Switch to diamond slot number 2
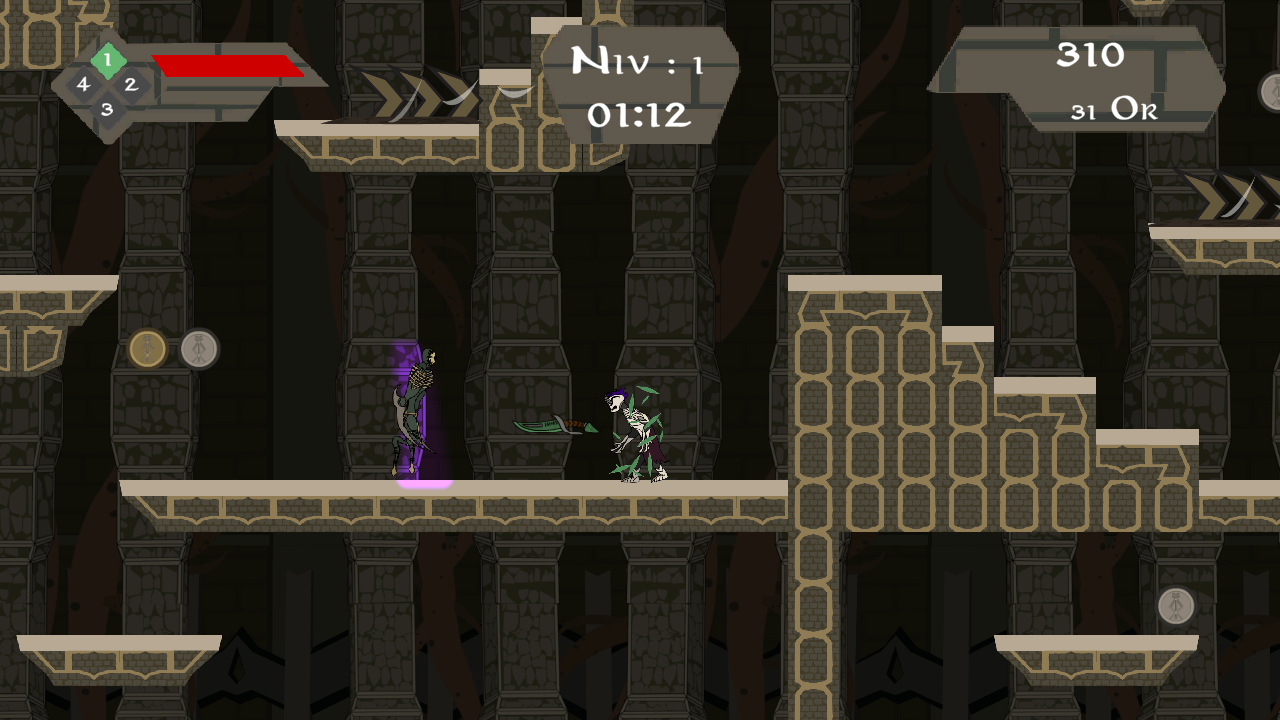 [x=131, y=85]
